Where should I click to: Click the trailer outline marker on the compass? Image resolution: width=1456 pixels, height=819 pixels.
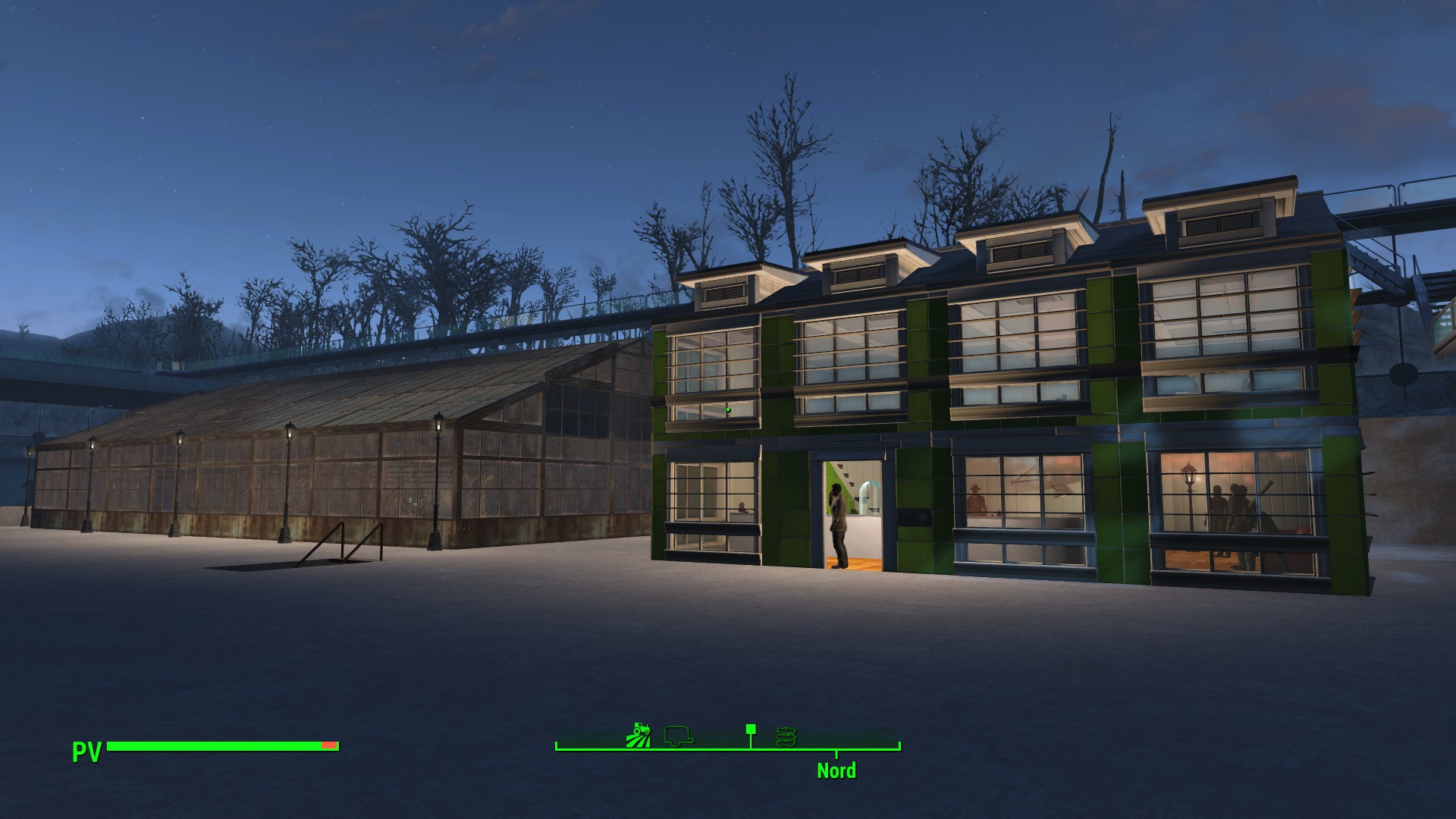(x=679, y=735)
